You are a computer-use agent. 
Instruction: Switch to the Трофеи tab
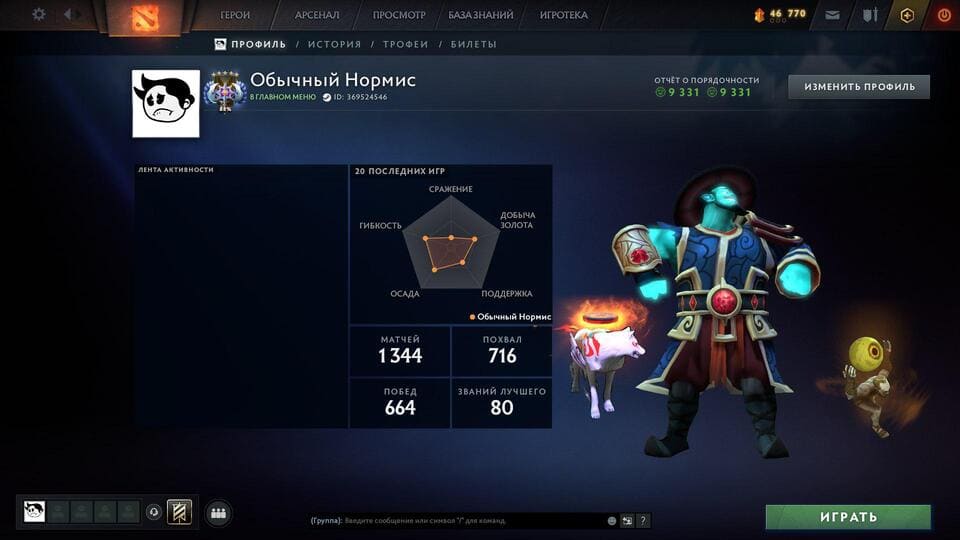tap(405, 44)
